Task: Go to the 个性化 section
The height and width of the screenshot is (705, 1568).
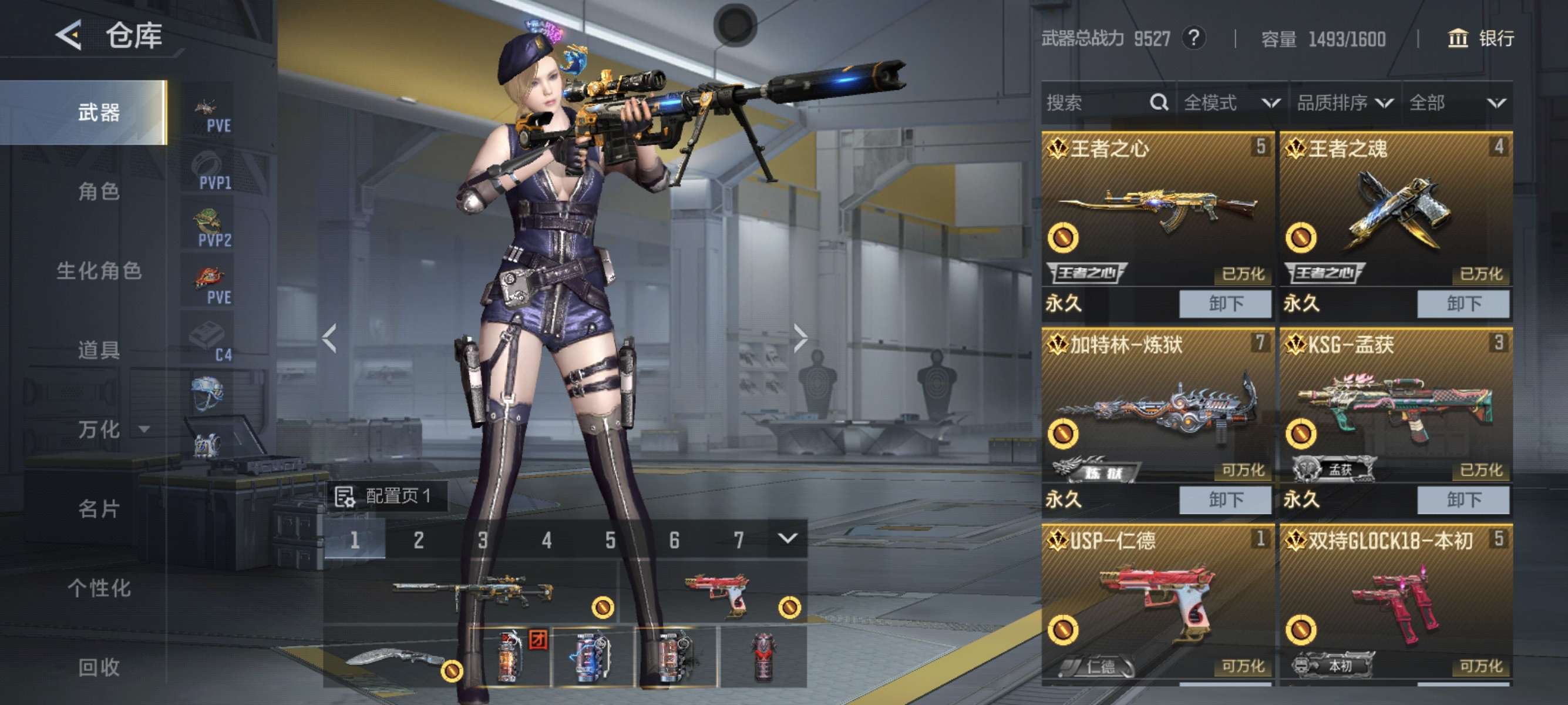Action: 99,588
